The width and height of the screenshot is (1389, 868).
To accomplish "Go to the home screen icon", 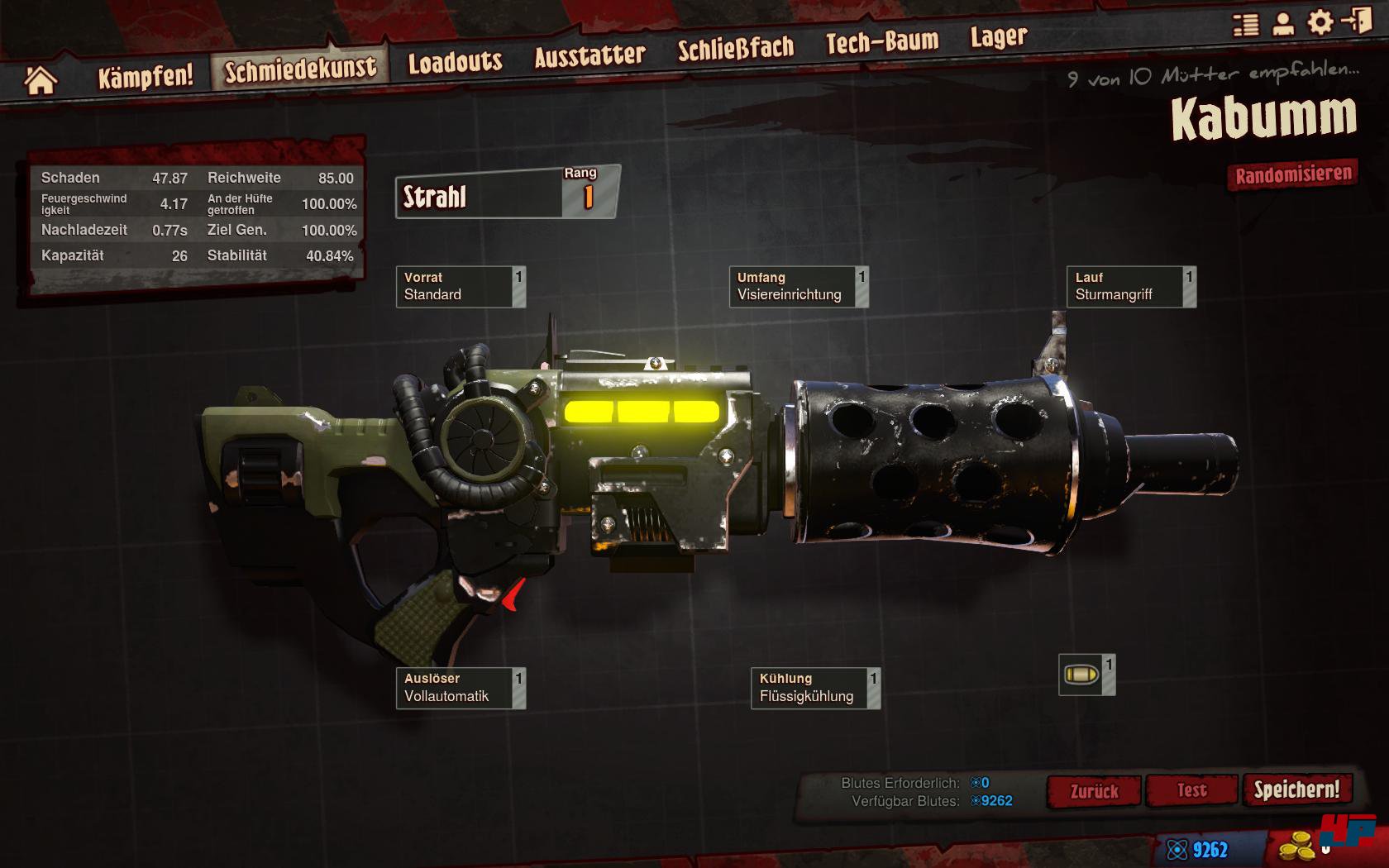I will point(40,80).
